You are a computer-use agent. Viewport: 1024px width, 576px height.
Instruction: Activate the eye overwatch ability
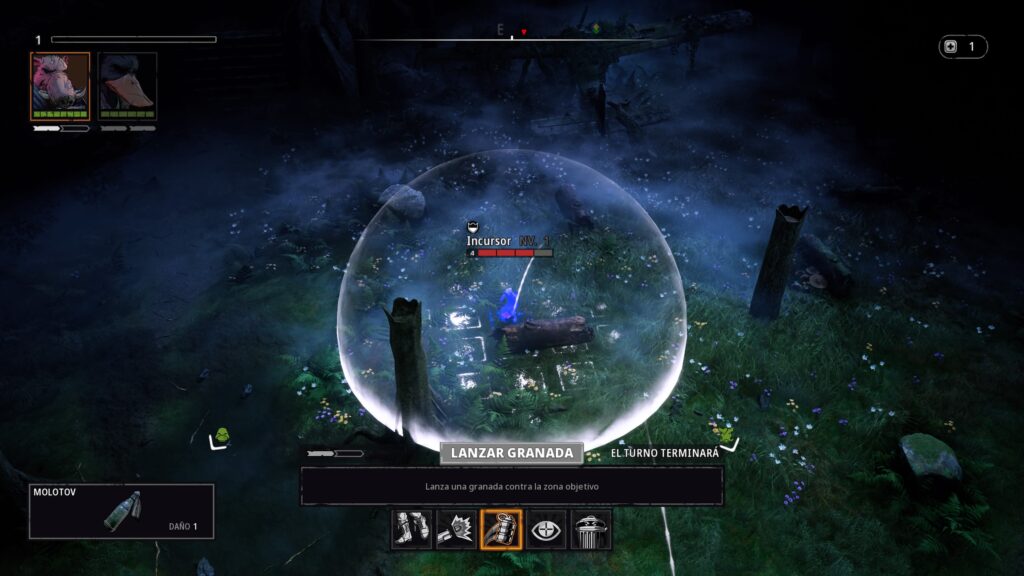coord(546,529)
